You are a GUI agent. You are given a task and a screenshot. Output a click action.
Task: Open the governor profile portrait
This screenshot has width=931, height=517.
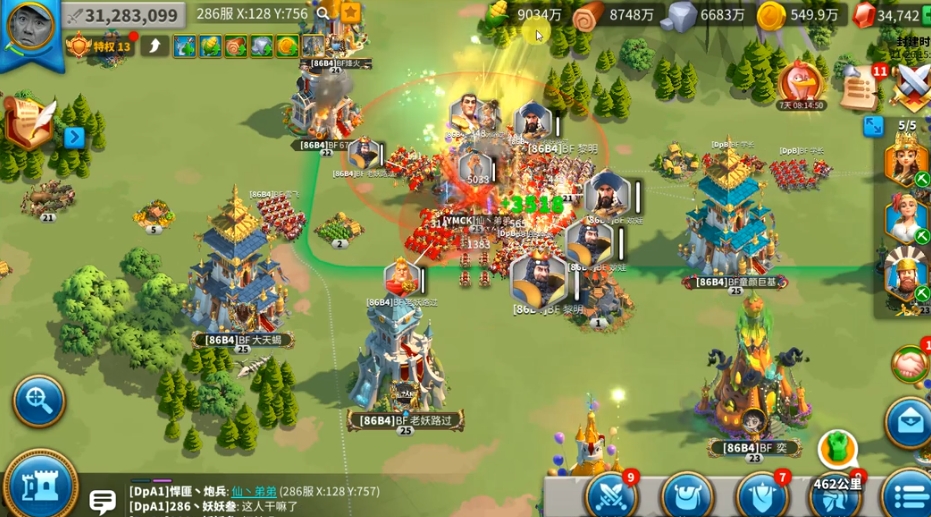coord(28,30)
